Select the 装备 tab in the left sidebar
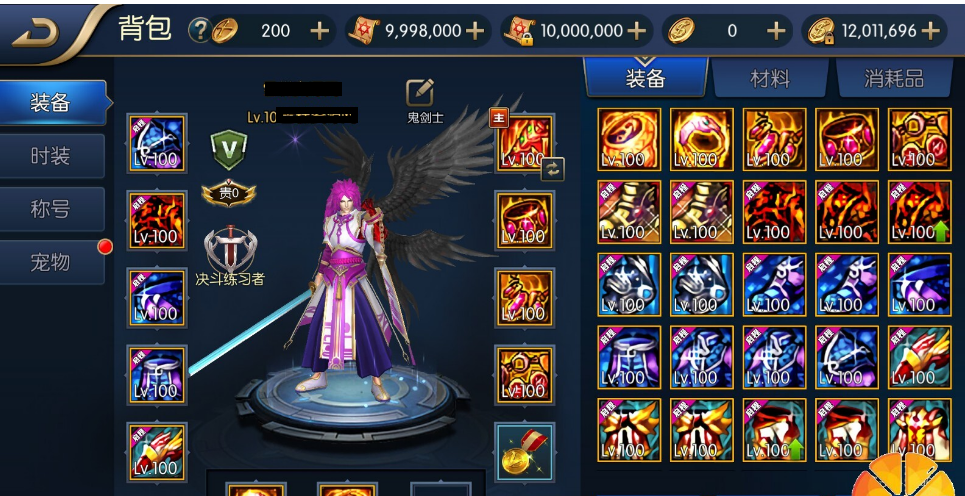Screen dimensions: 965x496 [x=52, y=103]
